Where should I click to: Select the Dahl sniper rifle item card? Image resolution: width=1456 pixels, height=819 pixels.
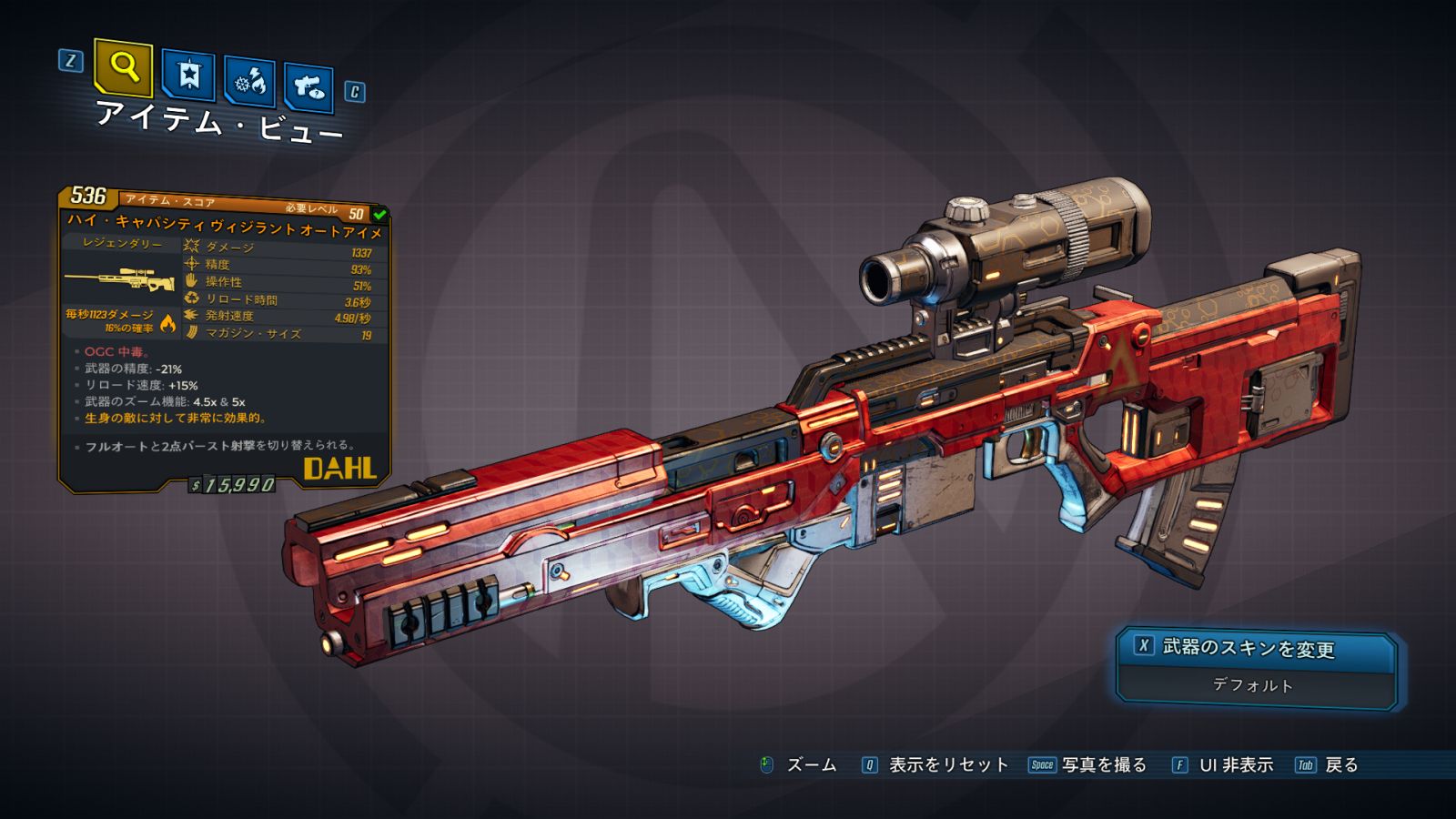225,341
